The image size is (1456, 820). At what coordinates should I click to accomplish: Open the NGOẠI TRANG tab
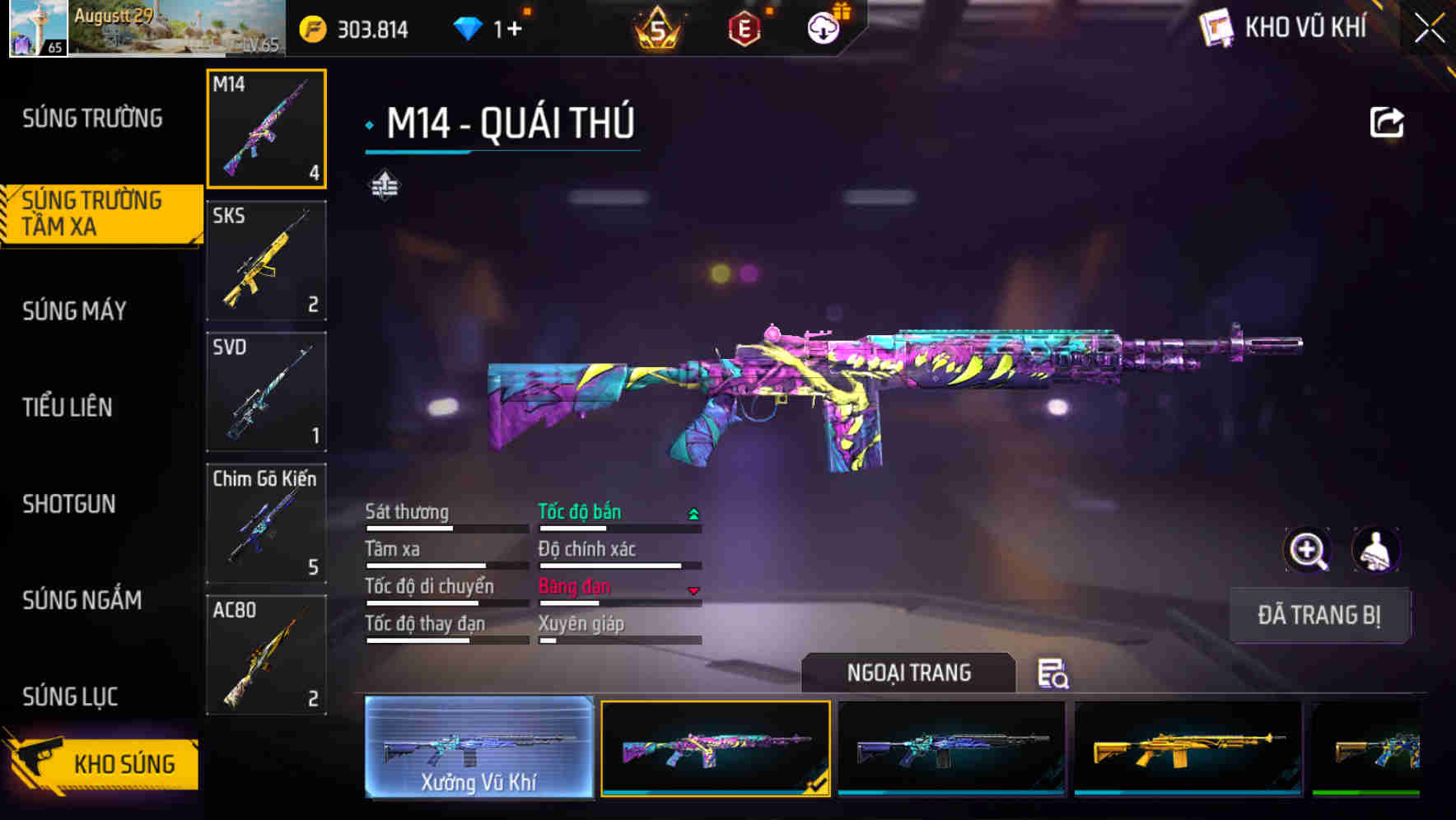[910, 673]
